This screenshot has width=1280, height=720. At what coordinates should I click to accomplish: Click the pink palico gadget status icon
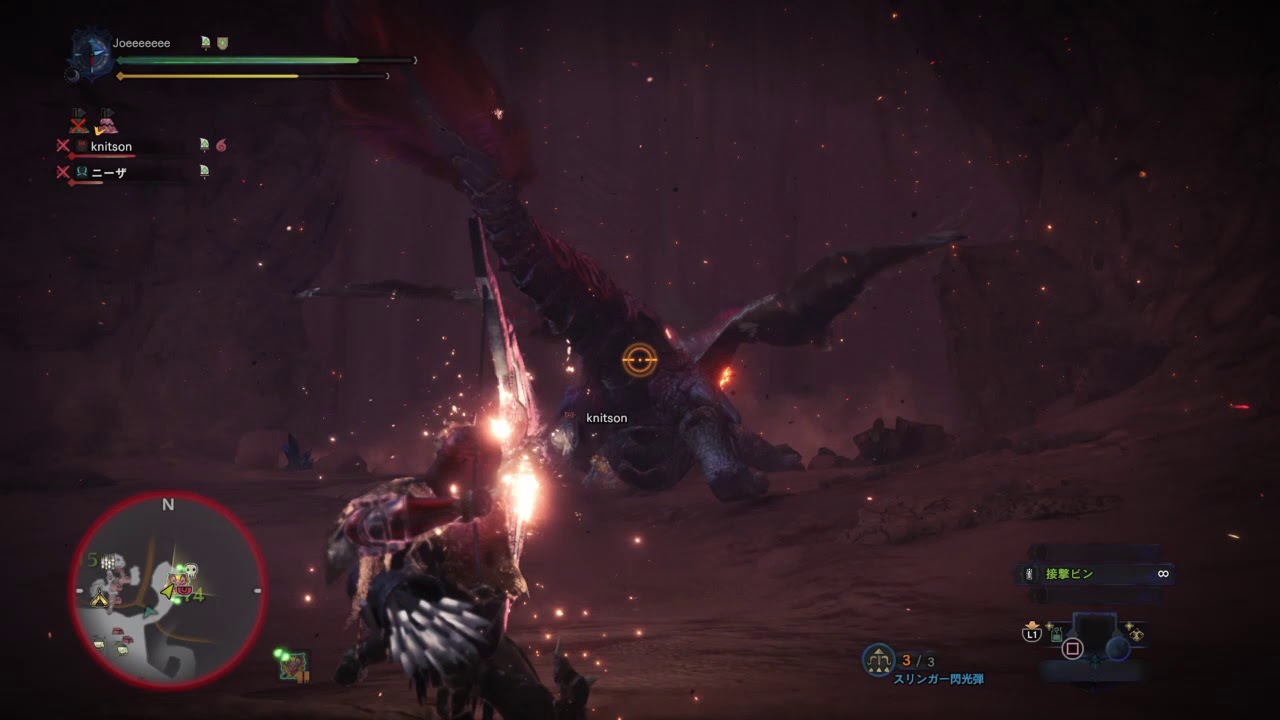click(x=106, y=125)
